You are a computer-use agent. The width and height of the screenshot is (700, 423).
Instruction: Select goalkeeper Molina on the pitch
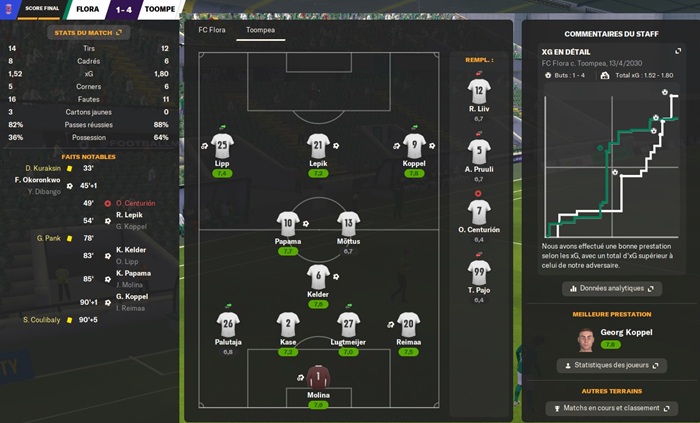pos(319,378)
